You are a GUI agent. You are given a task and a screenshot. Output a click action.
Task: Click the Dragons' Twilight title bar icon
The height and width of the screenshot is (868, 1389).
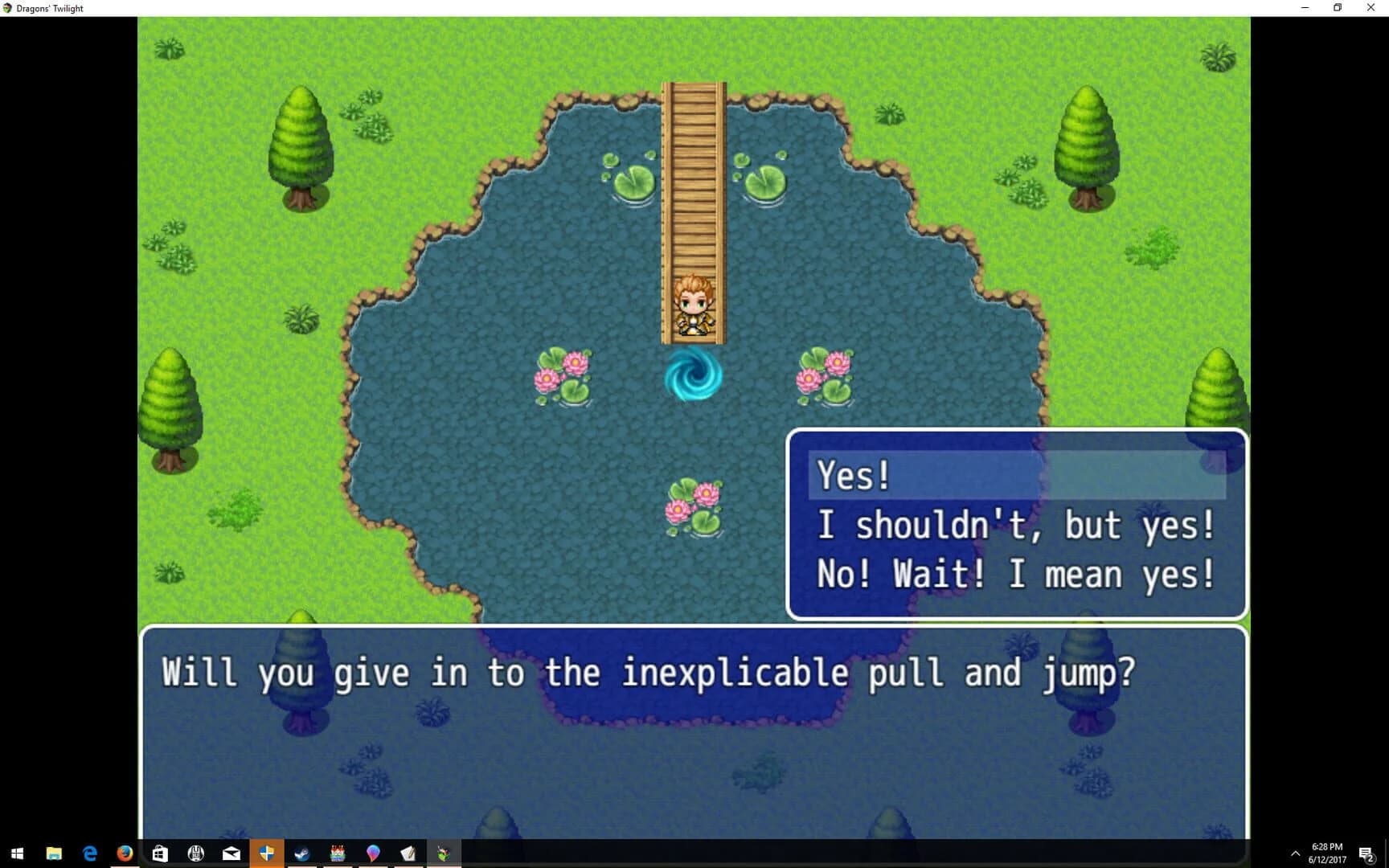[7, 8]
